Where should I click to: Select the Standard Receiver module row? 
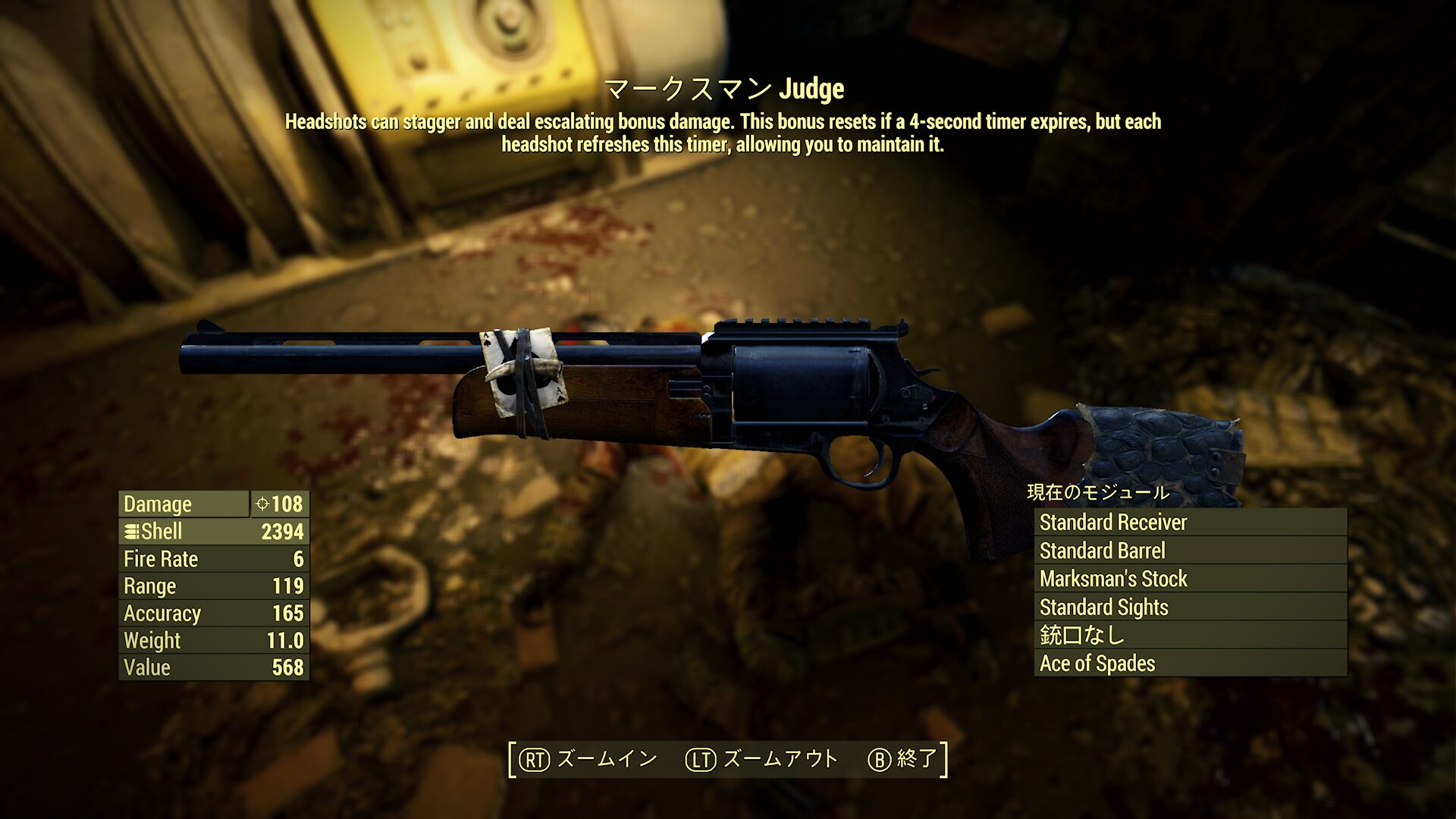tap(1189, 522)
